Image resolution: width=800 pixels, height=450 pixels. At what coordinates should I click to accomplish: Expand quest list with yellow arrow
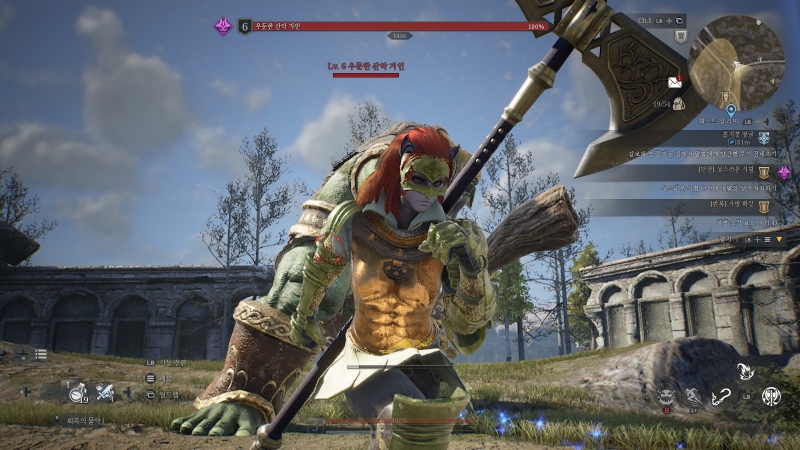click(779, 239)
